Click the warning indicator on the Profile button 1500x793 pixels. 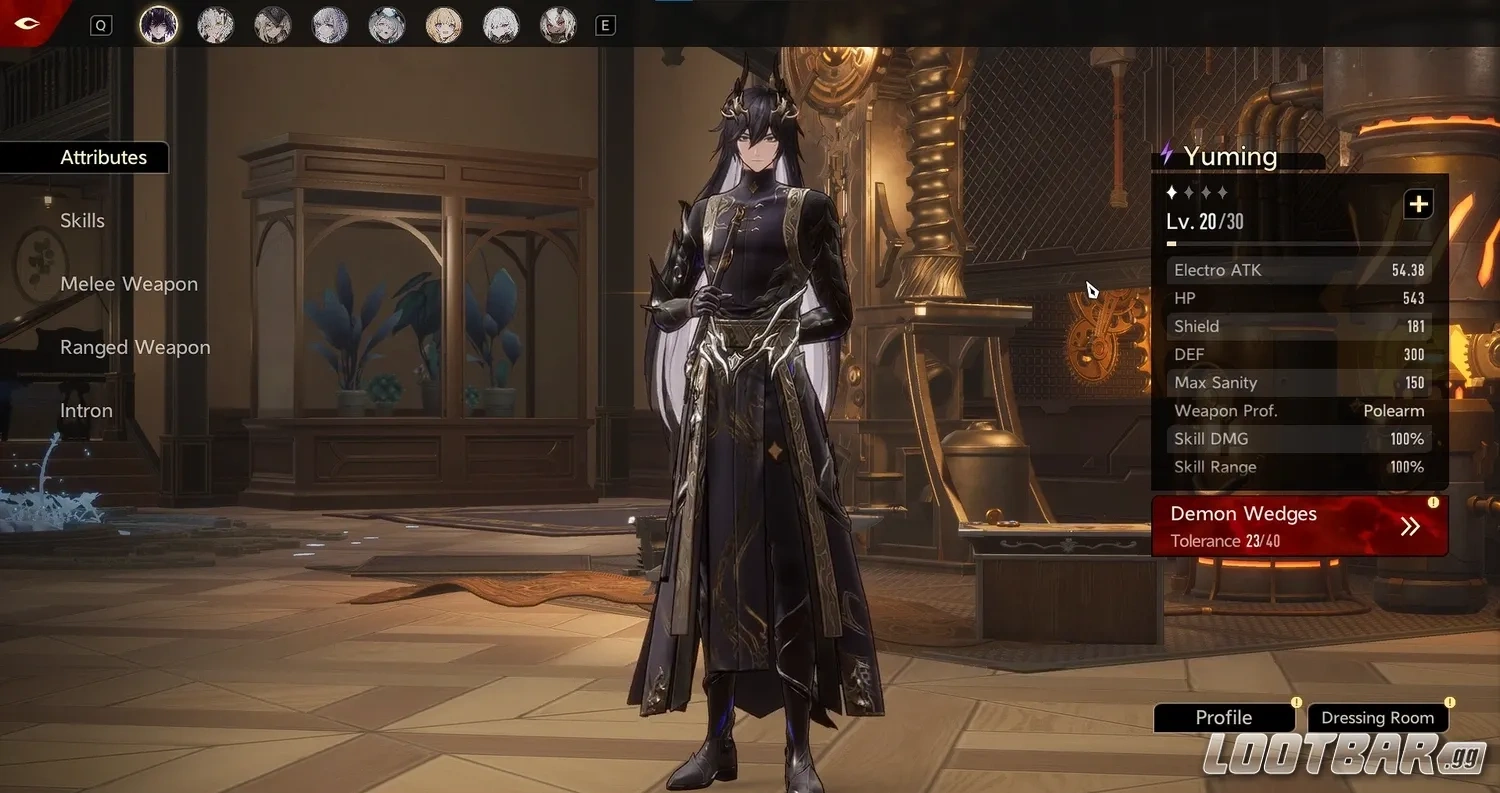pyautogui.click(x=1295, y=703)
